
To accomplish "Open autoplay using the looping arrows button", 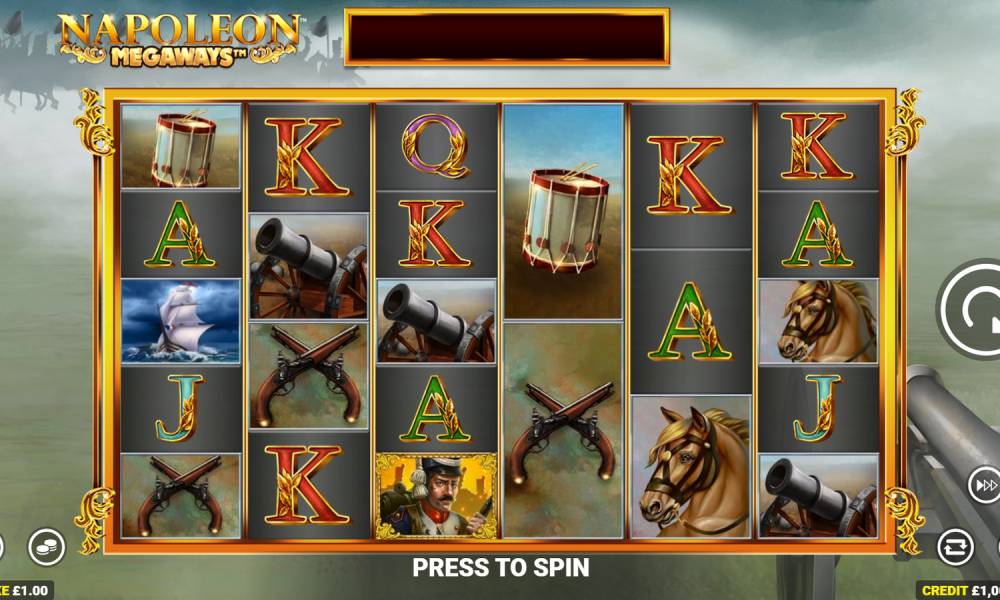I will point(955,546).
